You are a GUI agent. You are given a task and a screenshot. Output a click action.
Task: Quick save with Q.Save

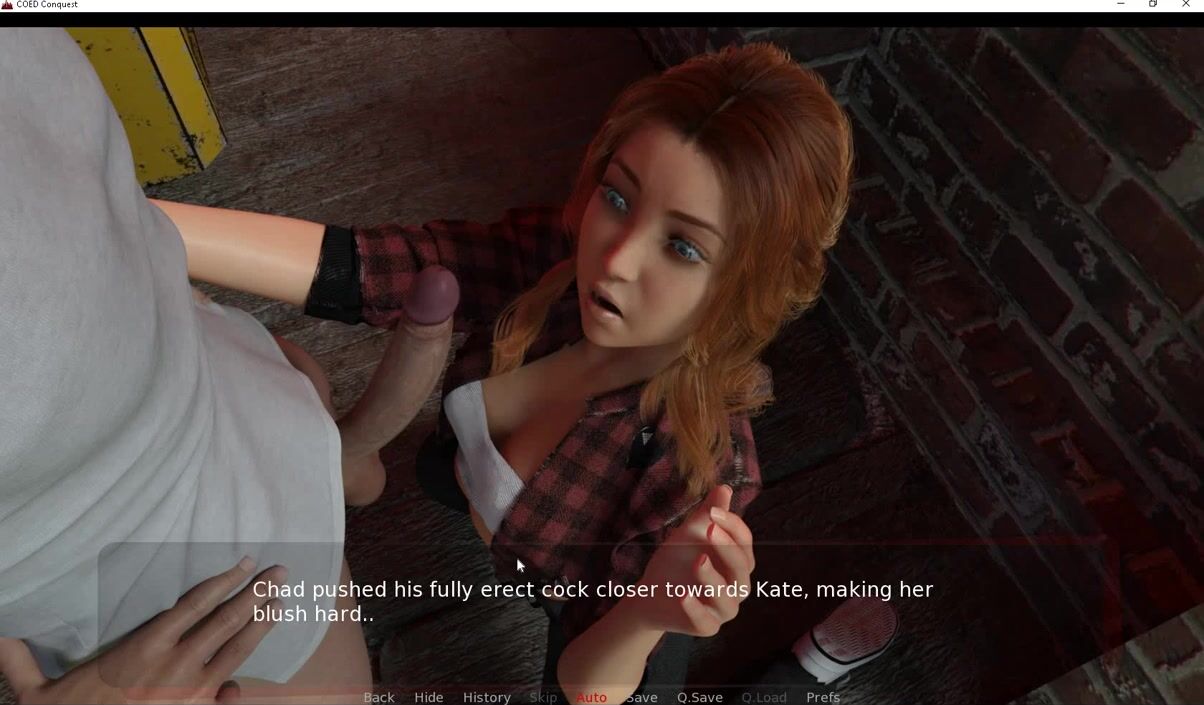click(699, 697)
